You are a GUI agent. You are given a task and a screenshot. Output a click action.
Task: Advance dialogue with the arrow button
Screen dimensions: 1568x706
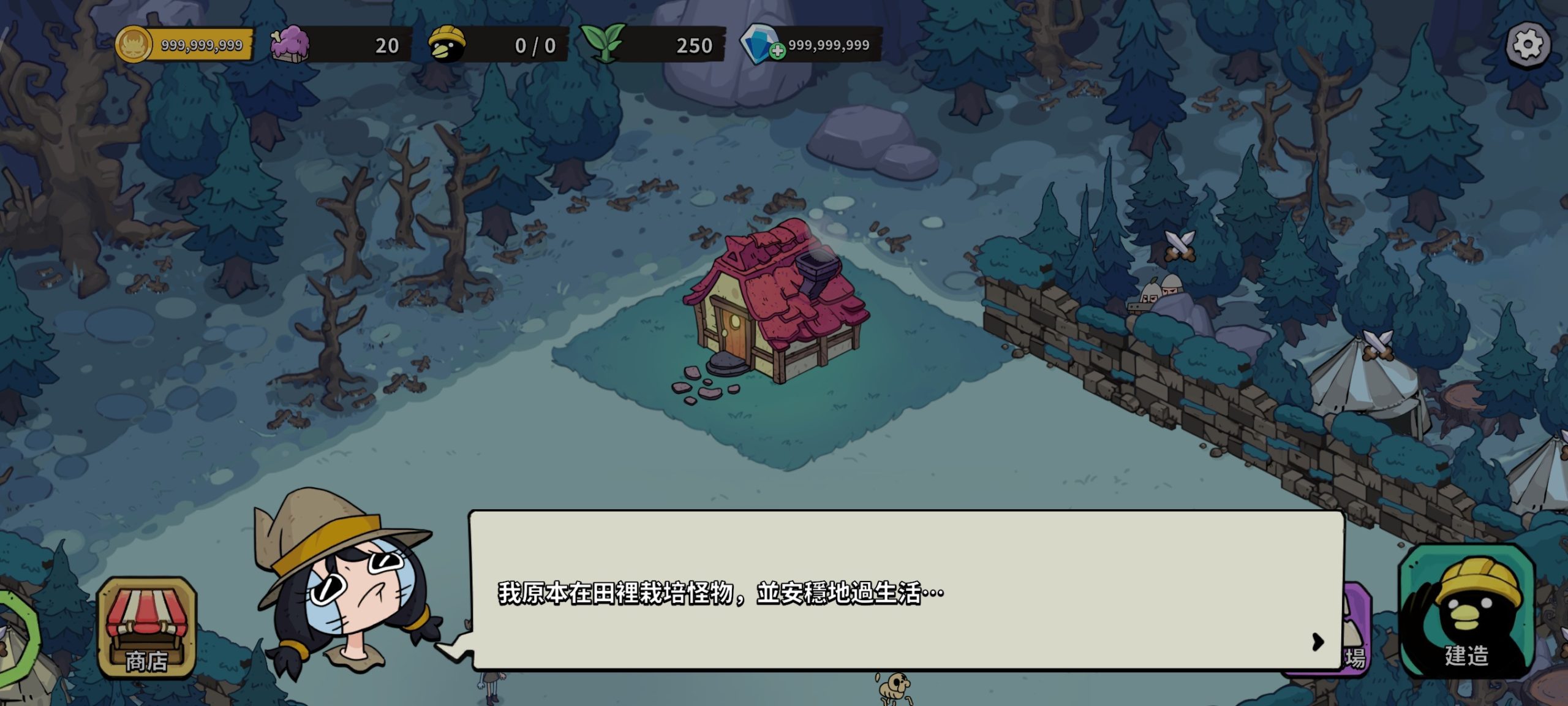(x=1318, y=642)
